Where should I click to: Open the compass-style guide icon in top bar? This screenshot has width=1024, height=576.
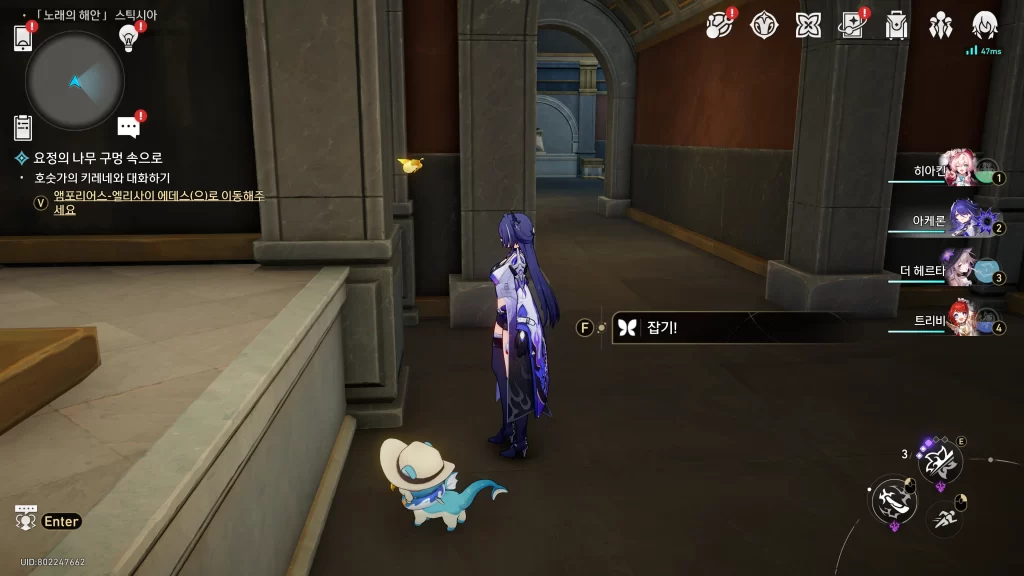(x=765, y=26)
